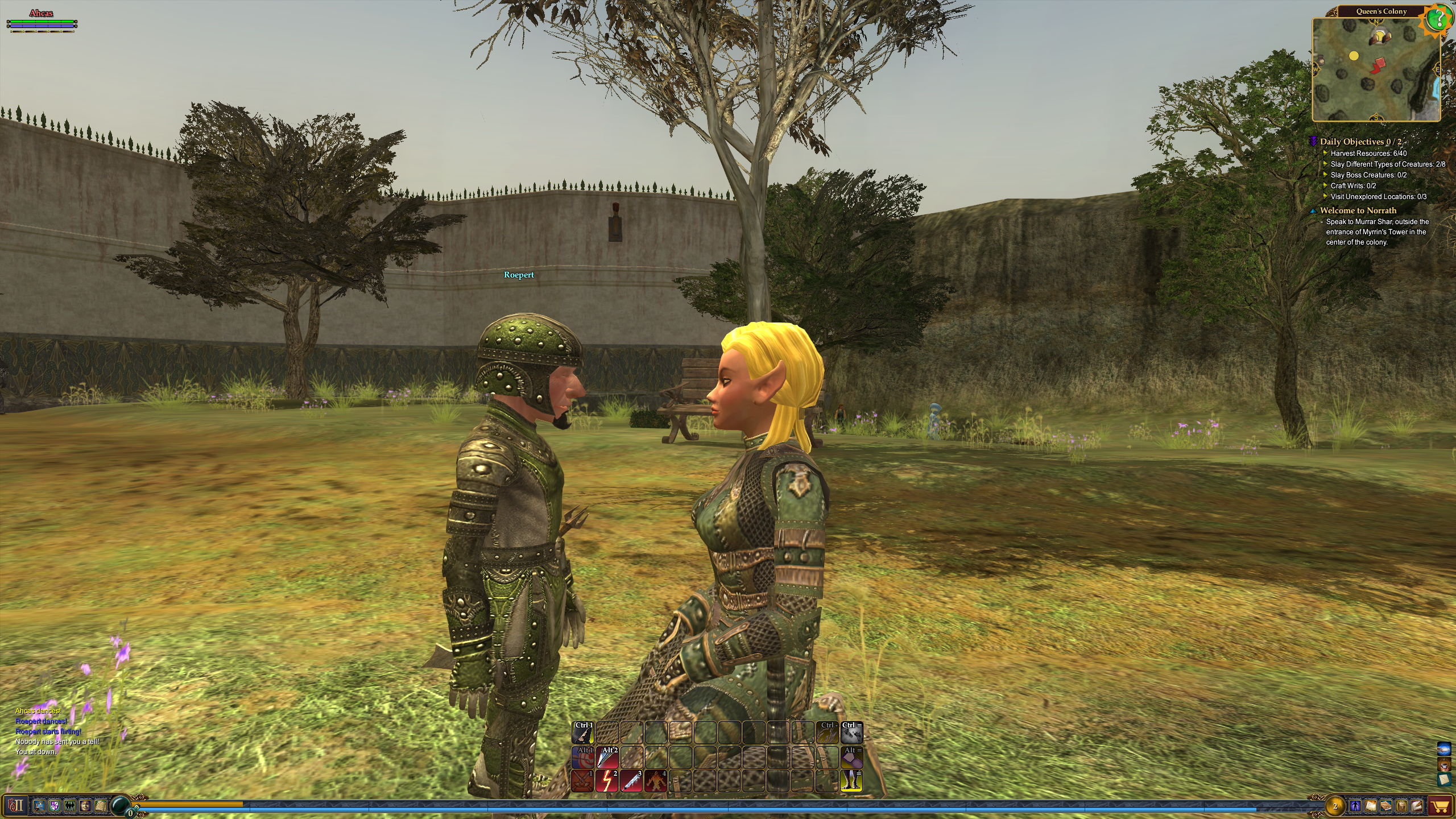Open the character silhouette persona window
The width and height of the screenshot is (1456, 819).
coord(1355,806)
